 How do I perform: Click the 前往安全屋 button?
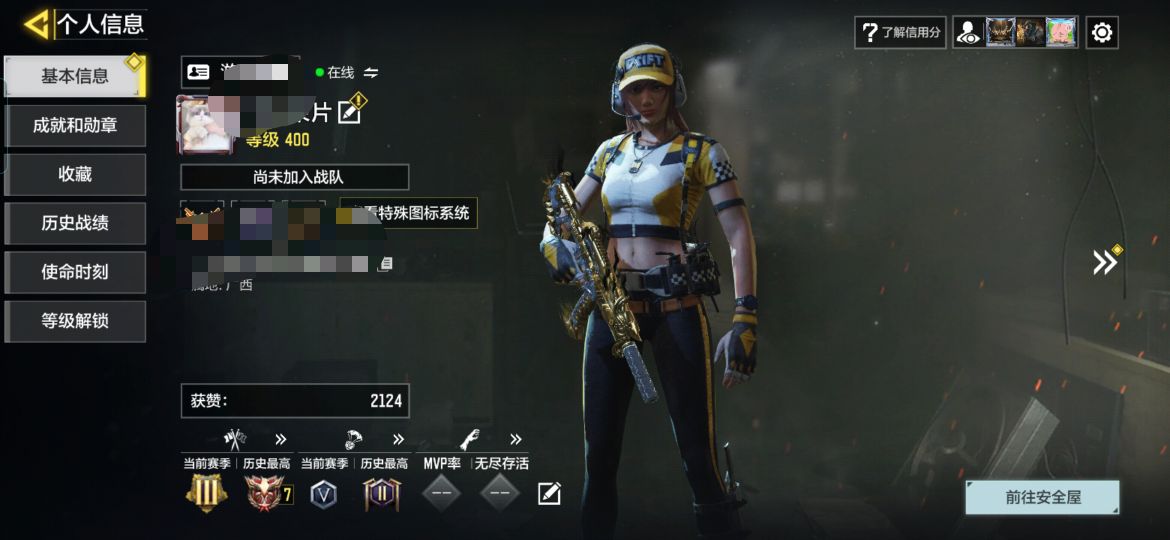[x=1042, y=497]
